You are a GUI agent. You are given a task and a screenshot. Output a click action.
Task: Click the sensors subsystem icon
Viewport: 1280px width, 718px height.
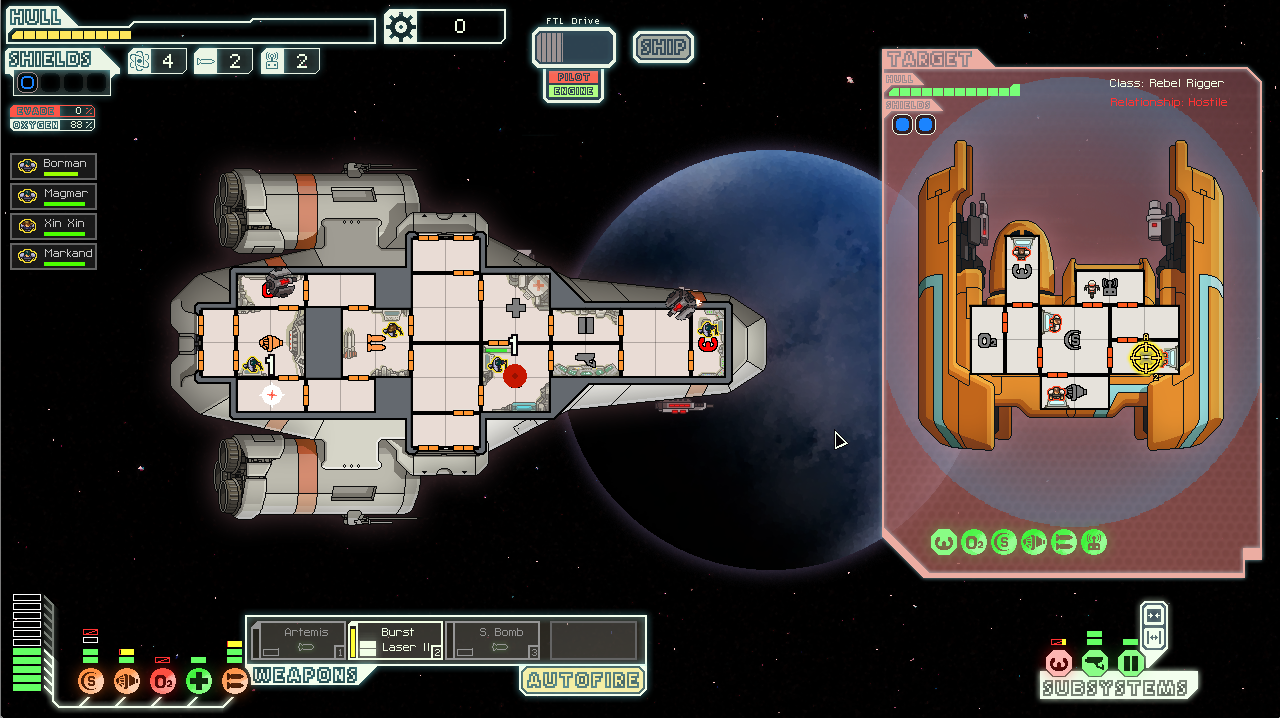(1095, 663)
